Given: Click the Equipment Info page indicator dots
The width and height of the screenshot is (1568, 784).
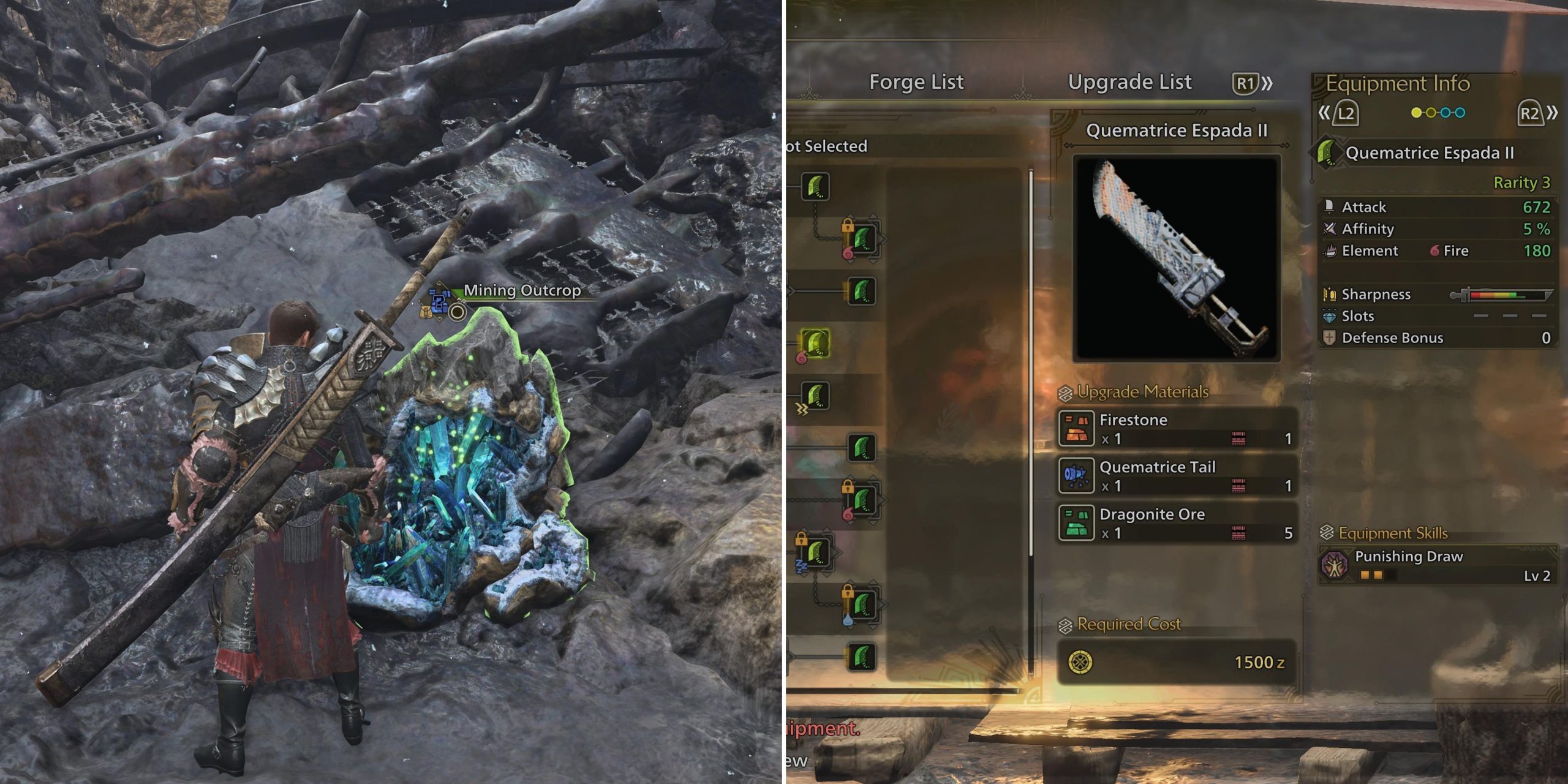Looking at the screenshot, I should coord(1438,113).
